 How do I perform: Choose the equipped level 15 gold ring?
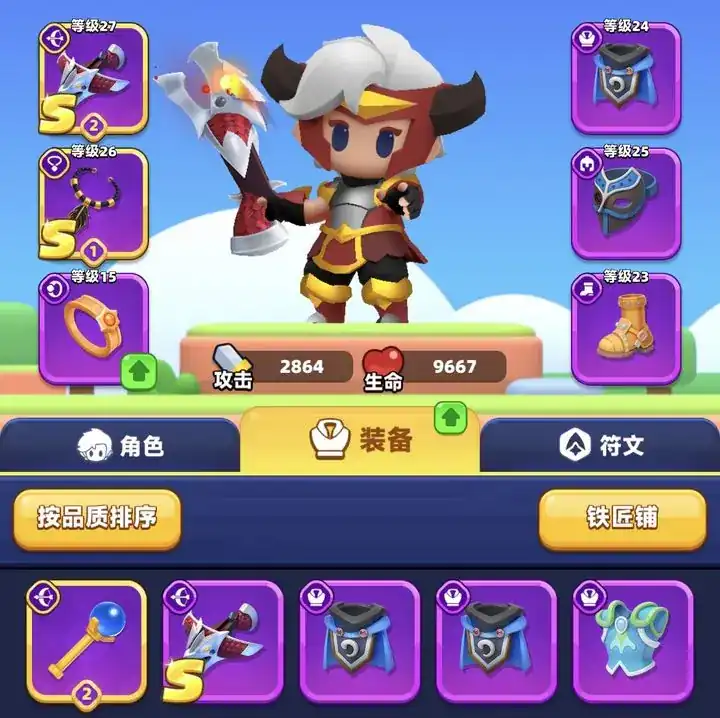94,328
